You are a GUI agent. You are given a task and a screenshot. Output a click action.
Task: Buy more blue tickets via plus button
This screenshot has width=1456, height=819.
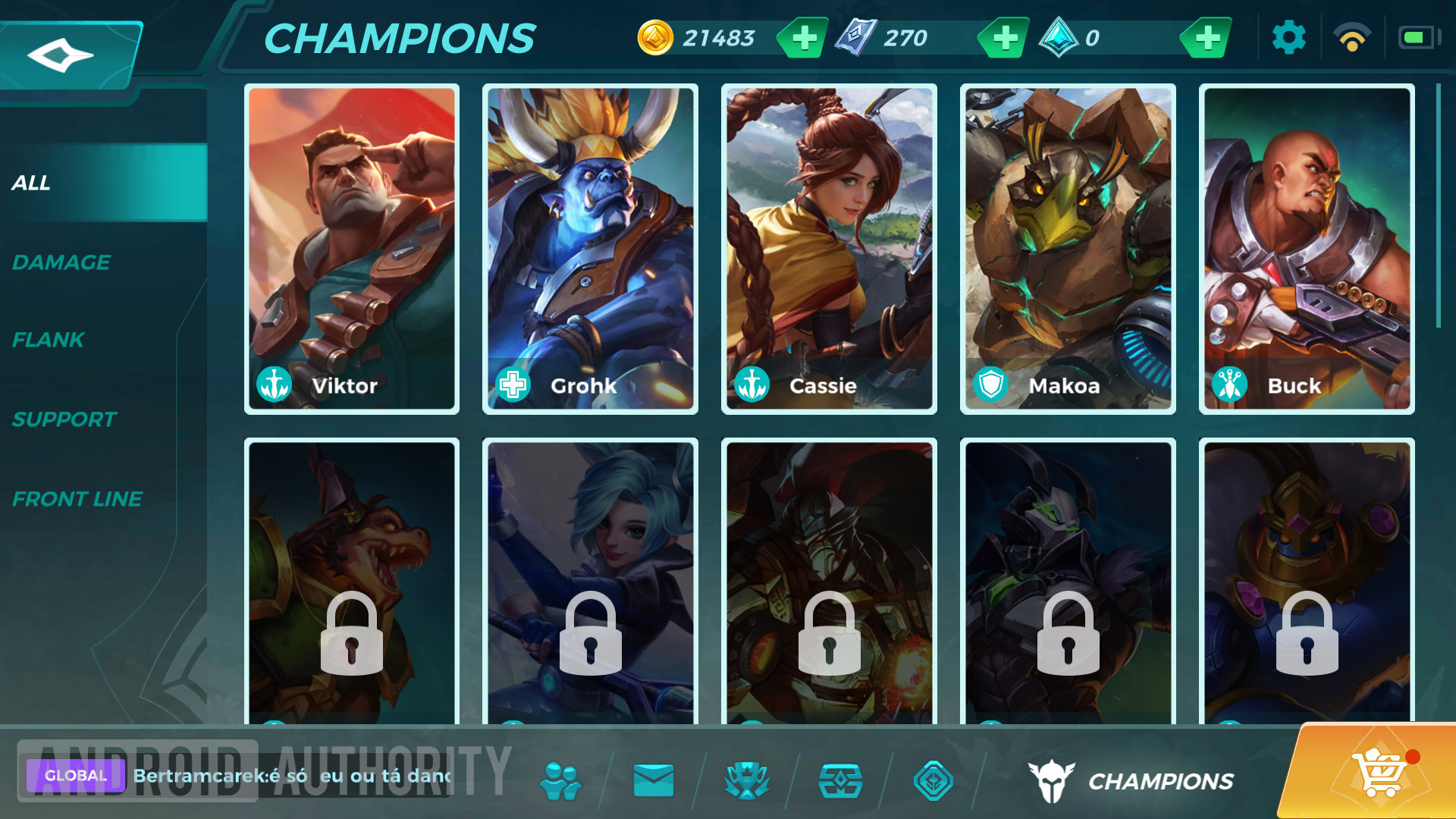pyautogui.click(x=1005, y=38)
